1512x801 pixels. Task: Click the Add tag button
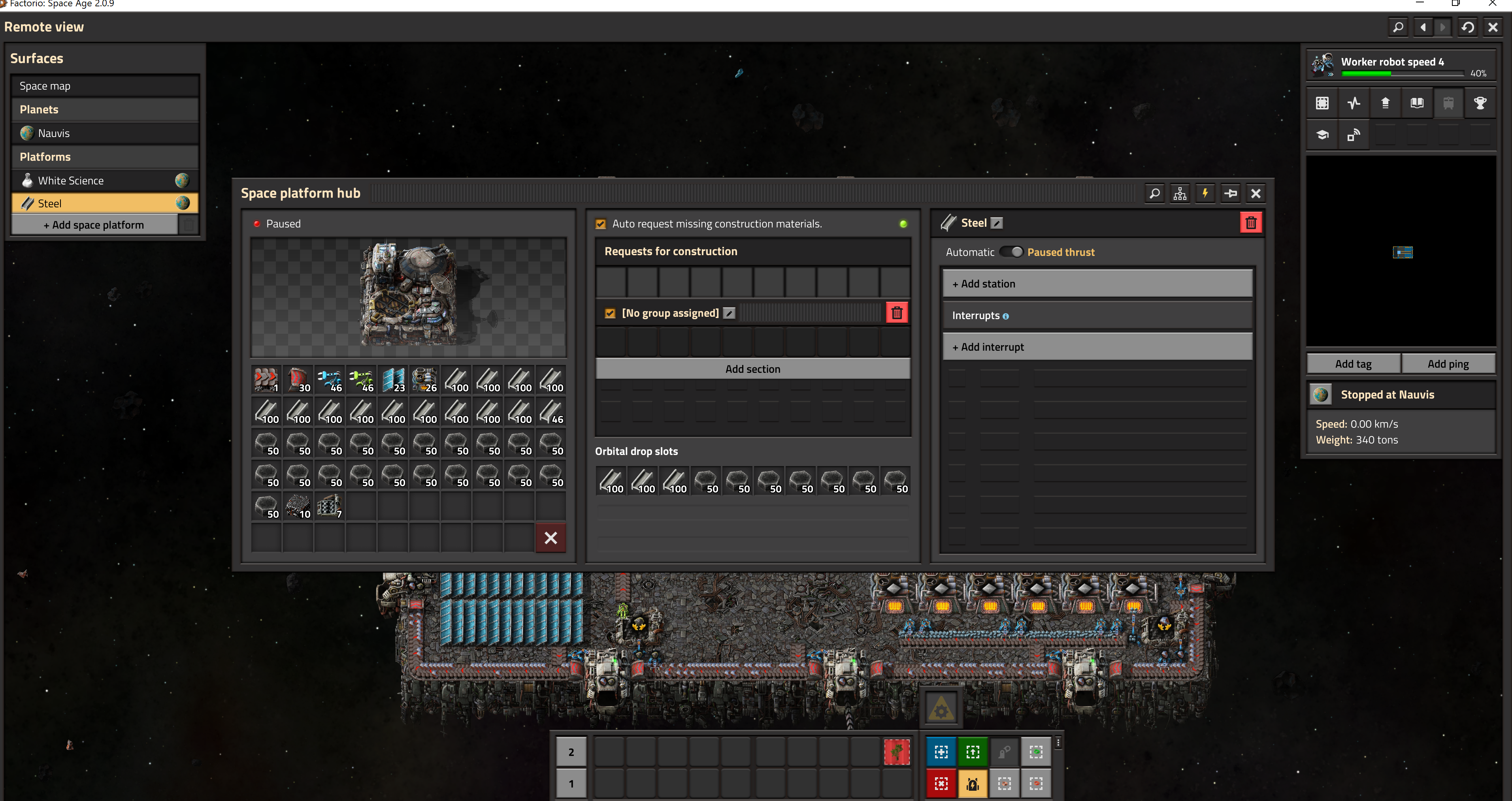click(x=1353, y=364)
